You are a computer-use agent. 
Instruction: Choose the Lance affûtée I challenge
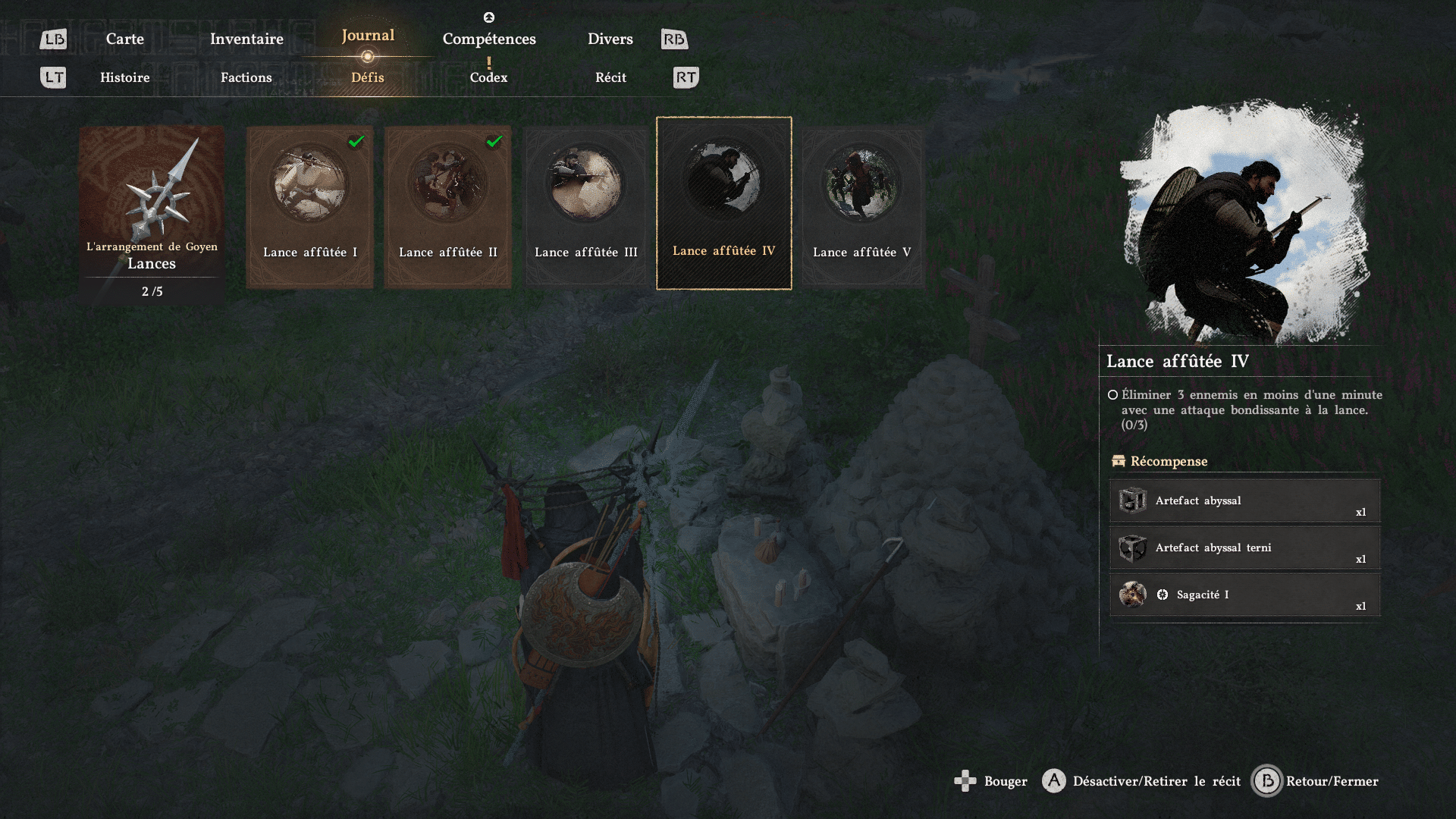(309, 206)
